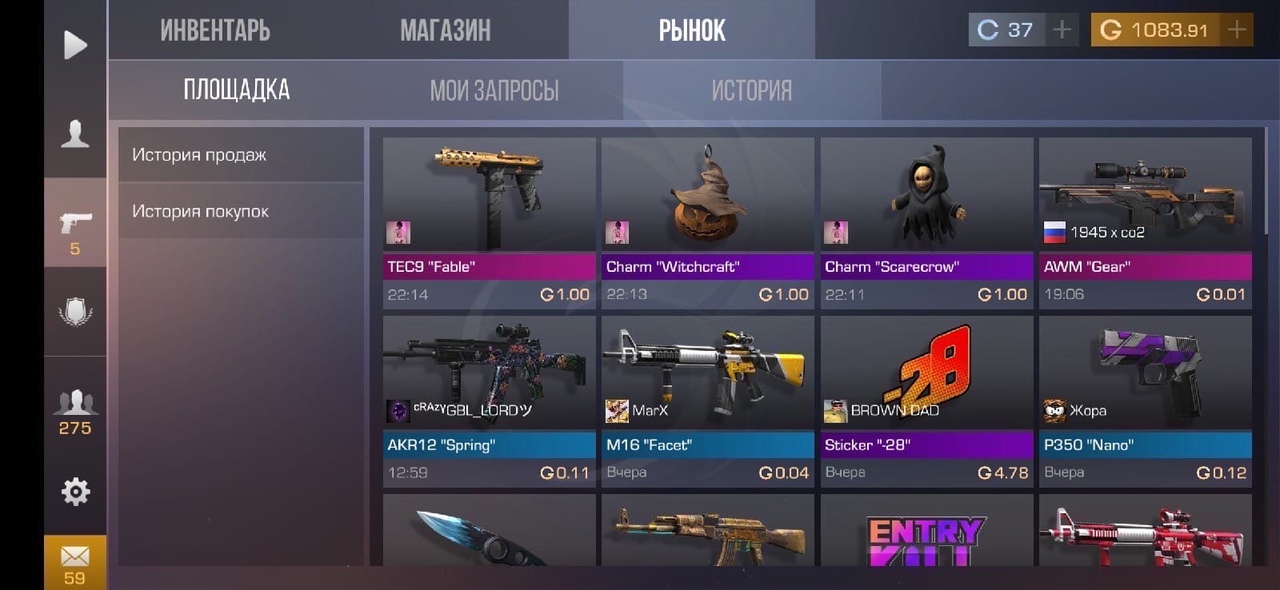
Task: Choose История покупок in the side list
Action: [240, 212]
